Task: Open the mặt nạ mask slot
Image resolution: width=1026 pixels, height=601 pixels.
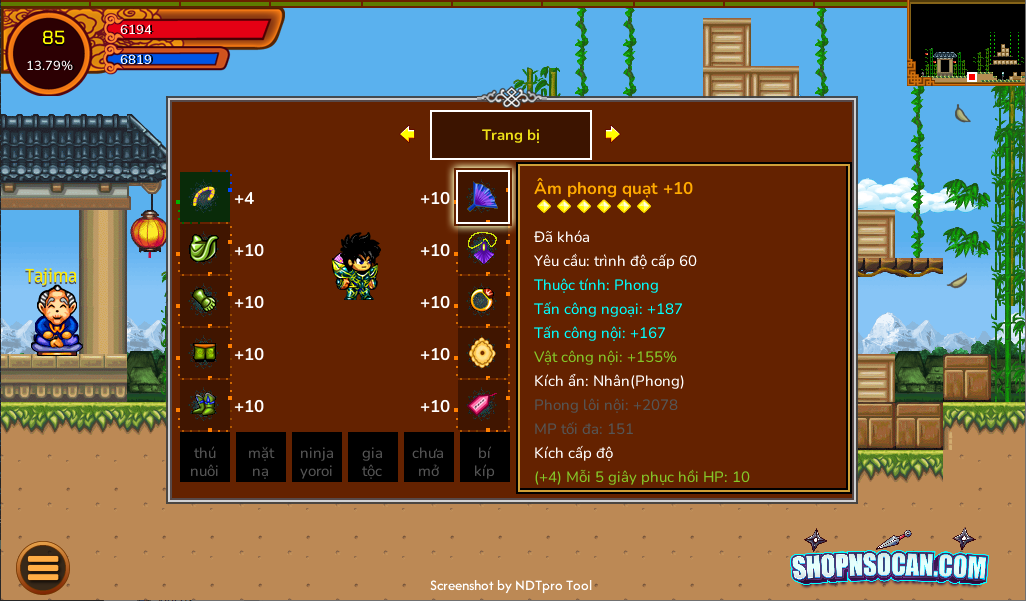Action: [261, 457]
